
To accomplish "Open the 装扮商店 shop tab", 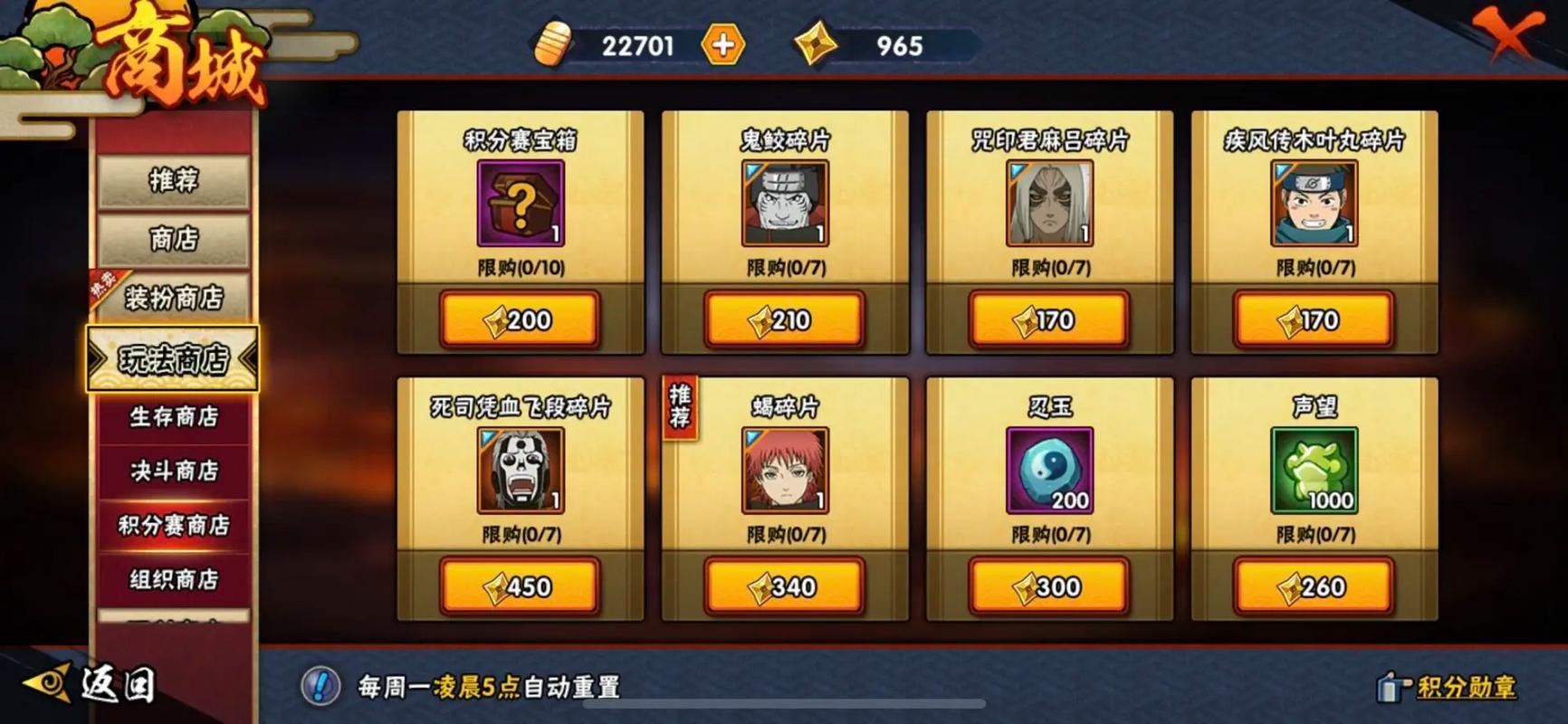I will (x=174, y=300).
